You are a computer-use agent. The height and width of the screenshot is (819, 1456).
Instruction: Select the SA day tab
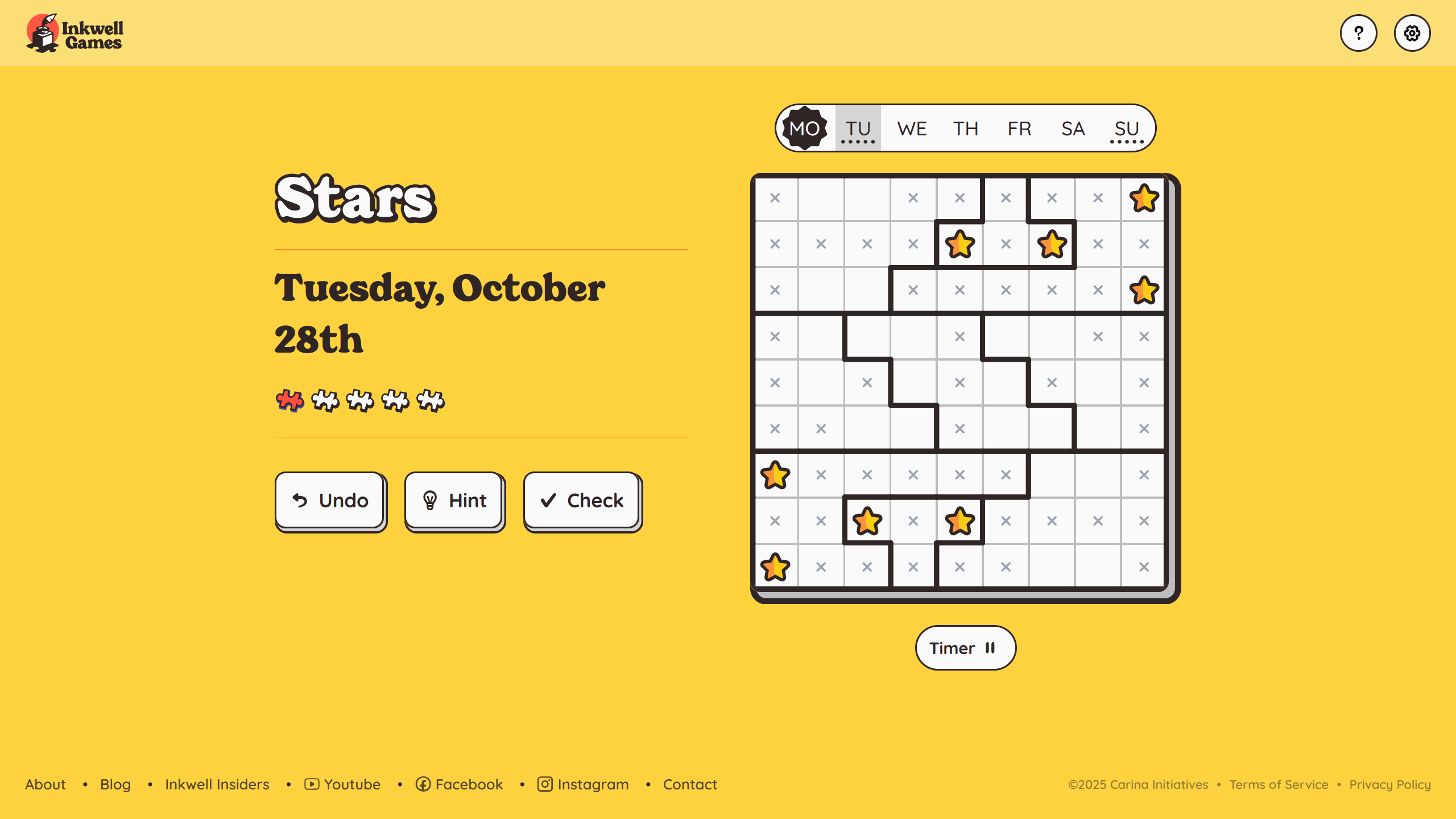tap(1073, 129)
